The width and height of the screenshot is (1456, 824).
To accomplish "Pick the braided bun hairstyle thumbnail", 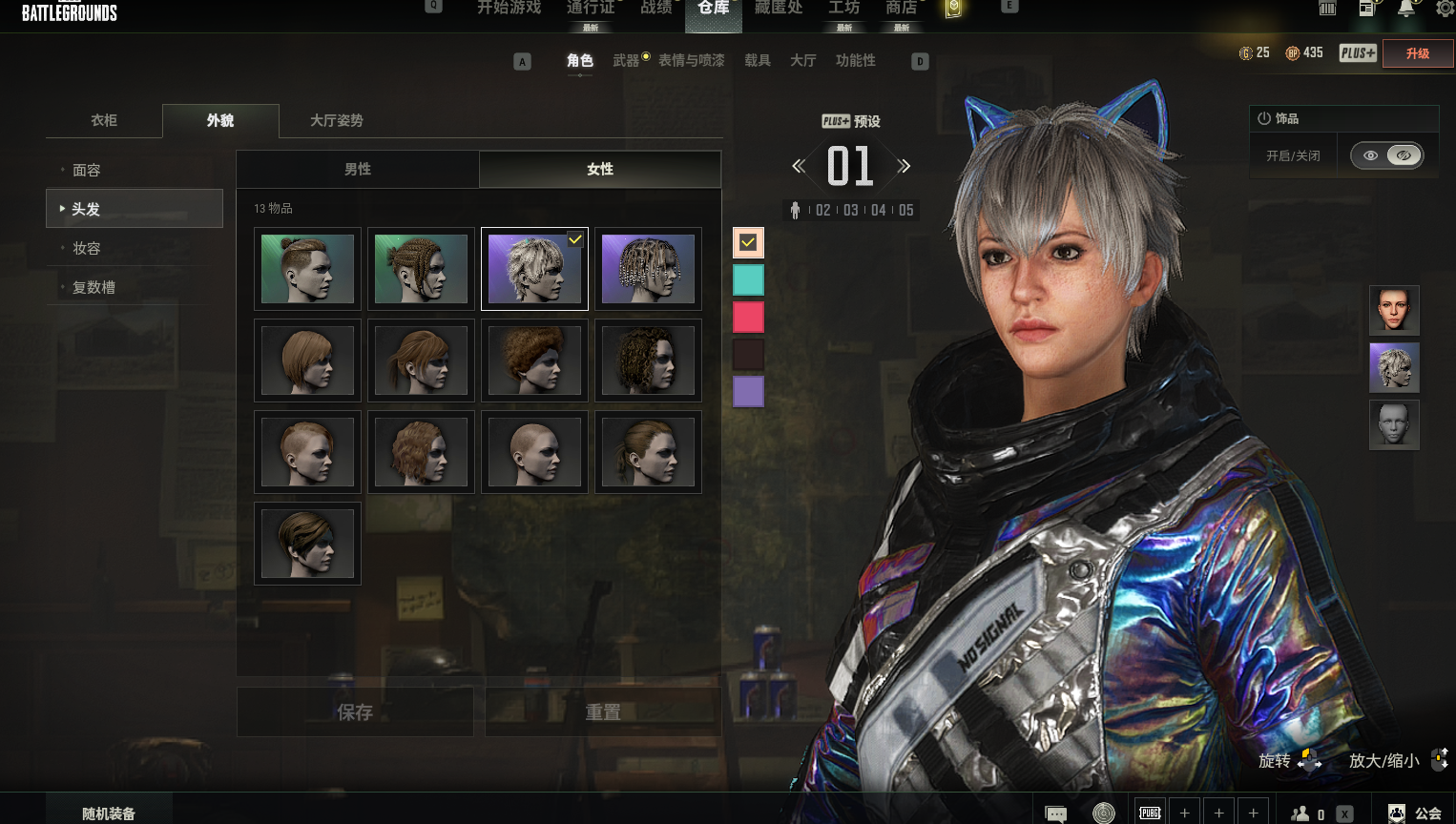I will point(421,269).
